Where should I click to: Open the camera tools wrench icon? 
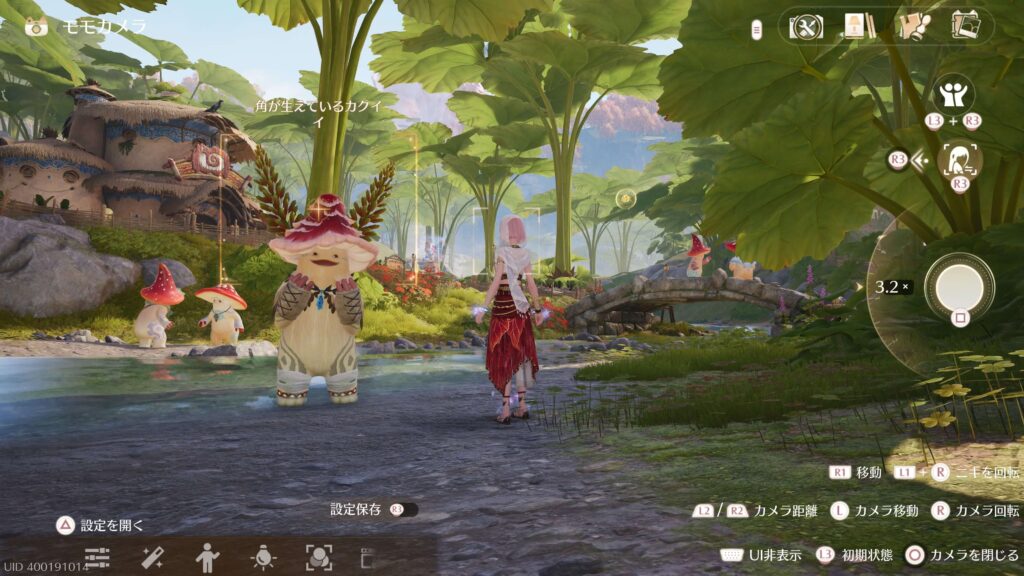pyautogui.click(x=805, y=26)
